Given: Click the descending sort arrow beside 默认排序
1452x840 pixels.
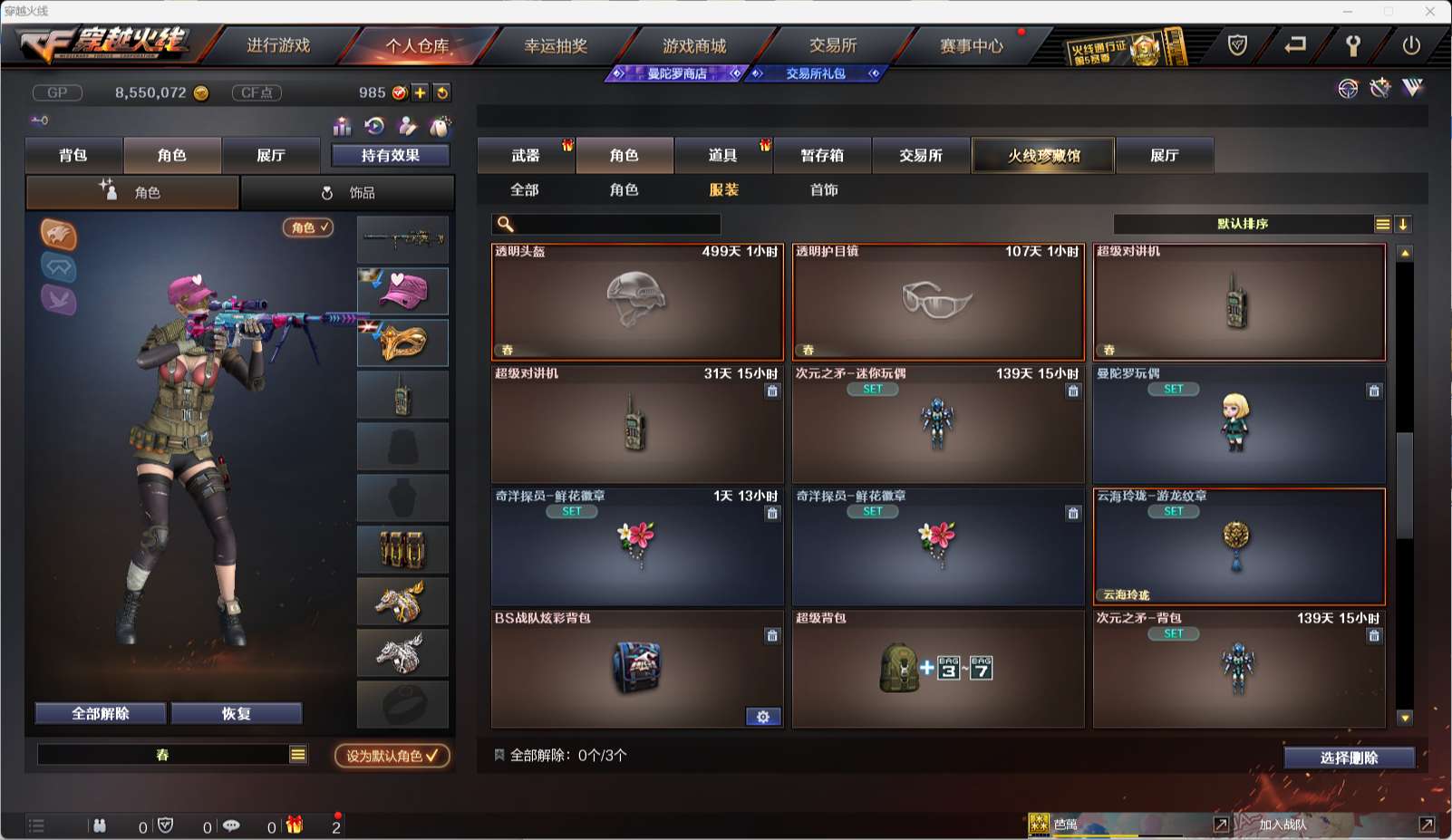Looking at the screenshot, I should [1404, 223].
